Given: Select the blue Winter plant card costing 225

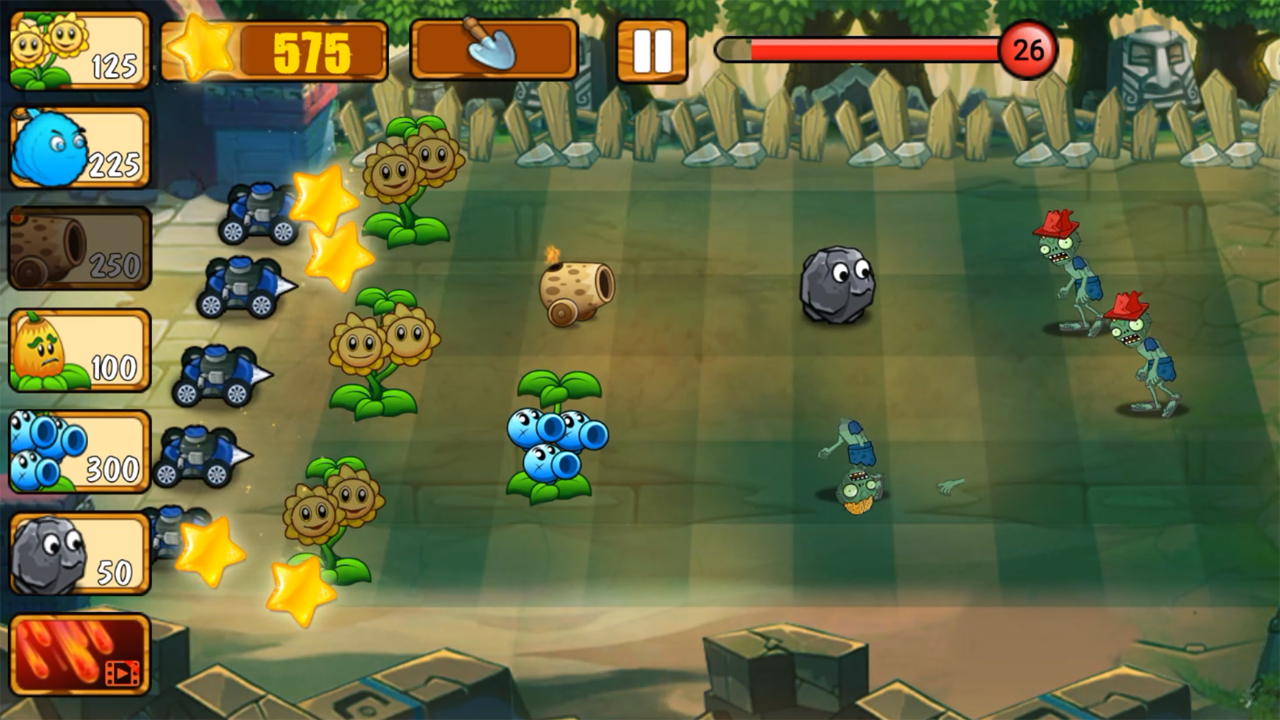Looking at the screenshot, I should tap(78, 148).
